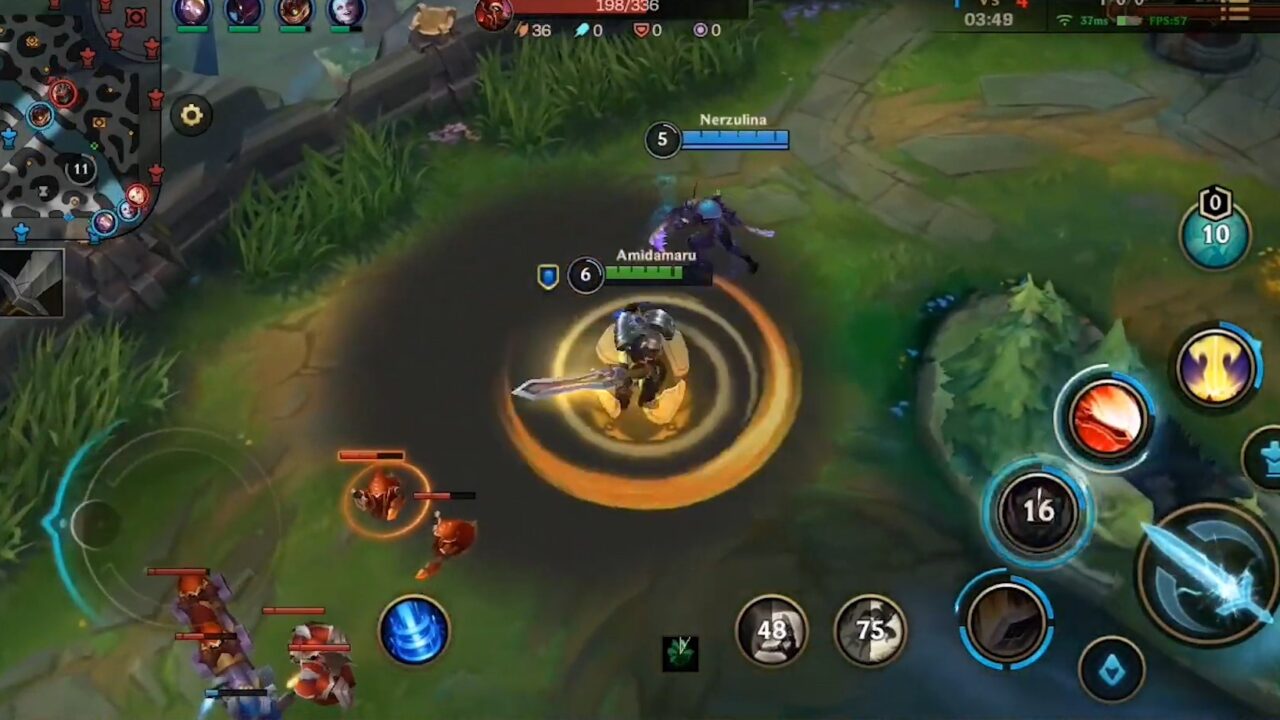Tap Amidamaru's health bar above the champion

click(x=655, y=273)
